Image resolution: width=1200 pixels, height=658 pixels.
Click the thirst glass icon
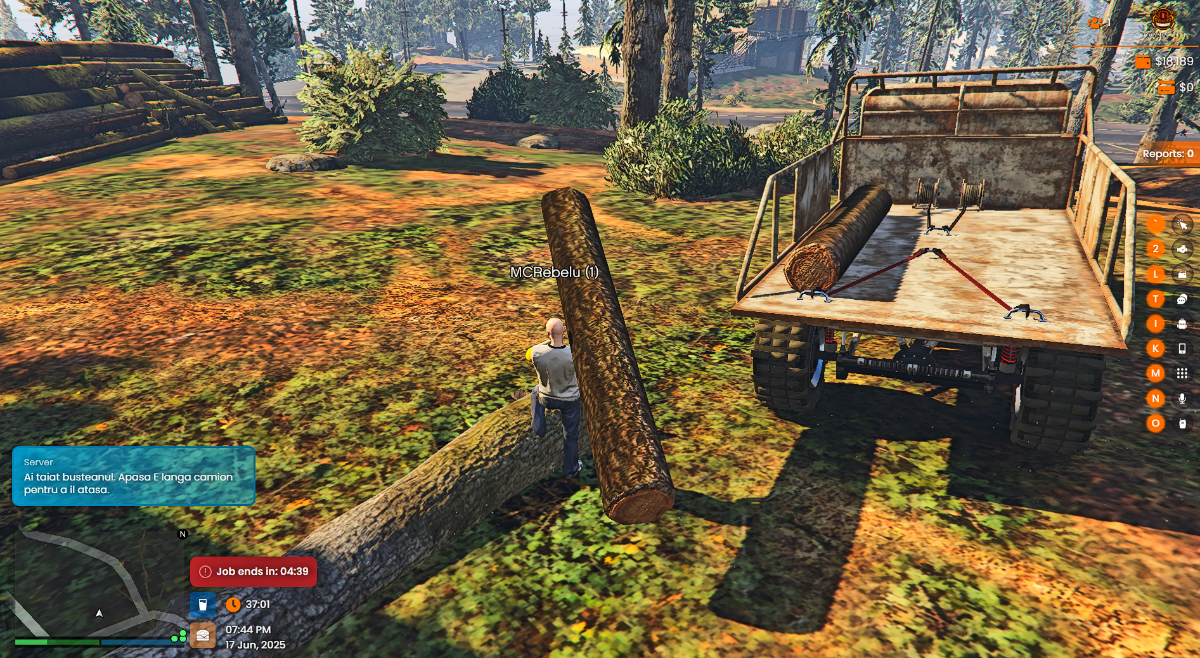tap(202, 604)
